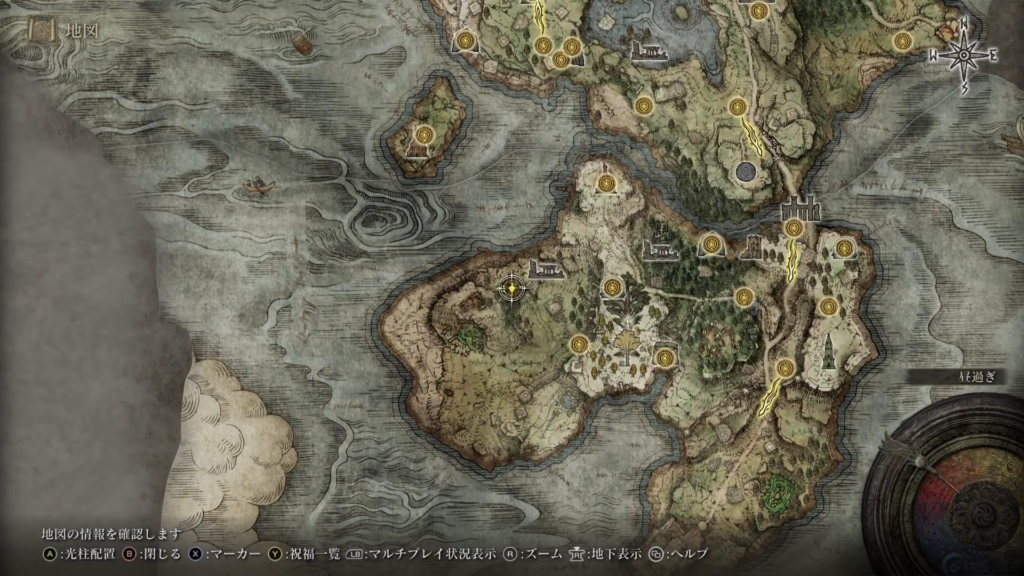Click the compass rose
The height and width of the screenshot is (576, 1024).
pos(964,55)
